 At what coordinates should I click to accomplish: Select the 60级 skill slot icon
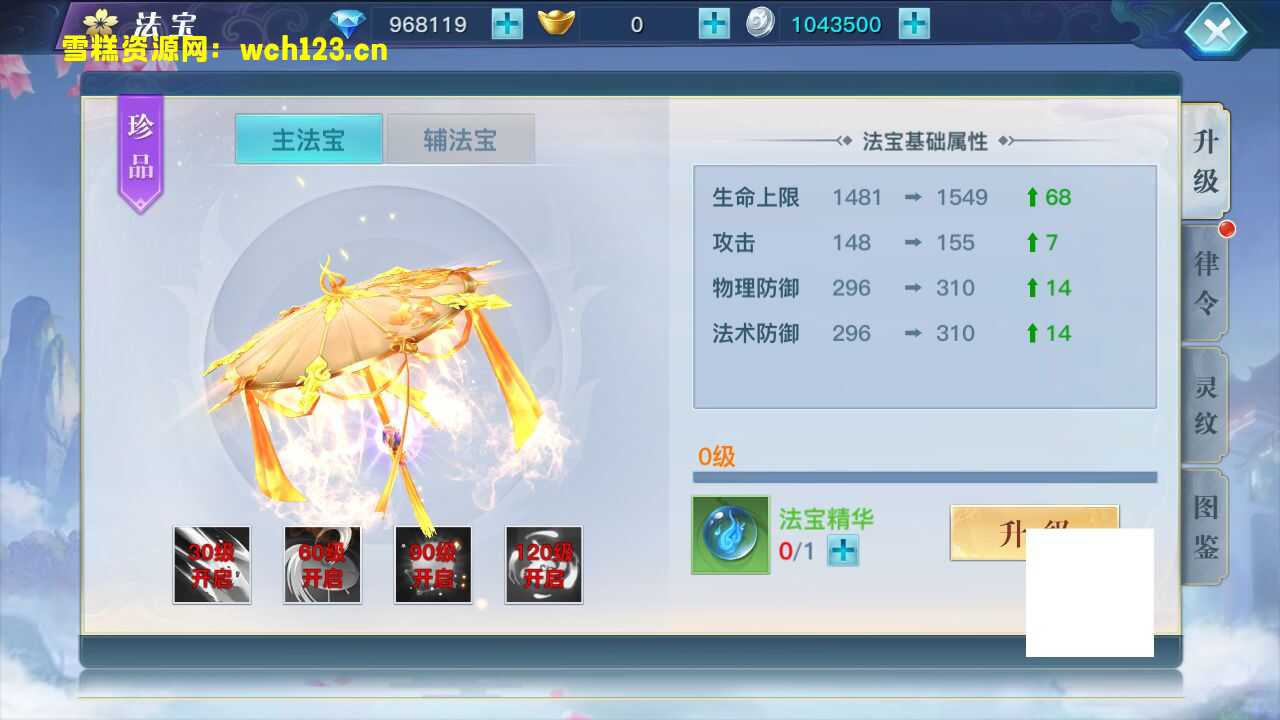(x=322, y=565)
